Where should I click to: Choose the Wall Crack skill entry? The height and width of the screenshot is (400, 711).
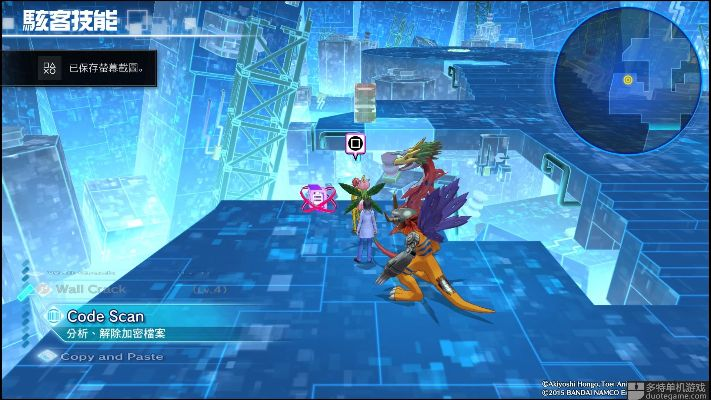coord(90,289)
